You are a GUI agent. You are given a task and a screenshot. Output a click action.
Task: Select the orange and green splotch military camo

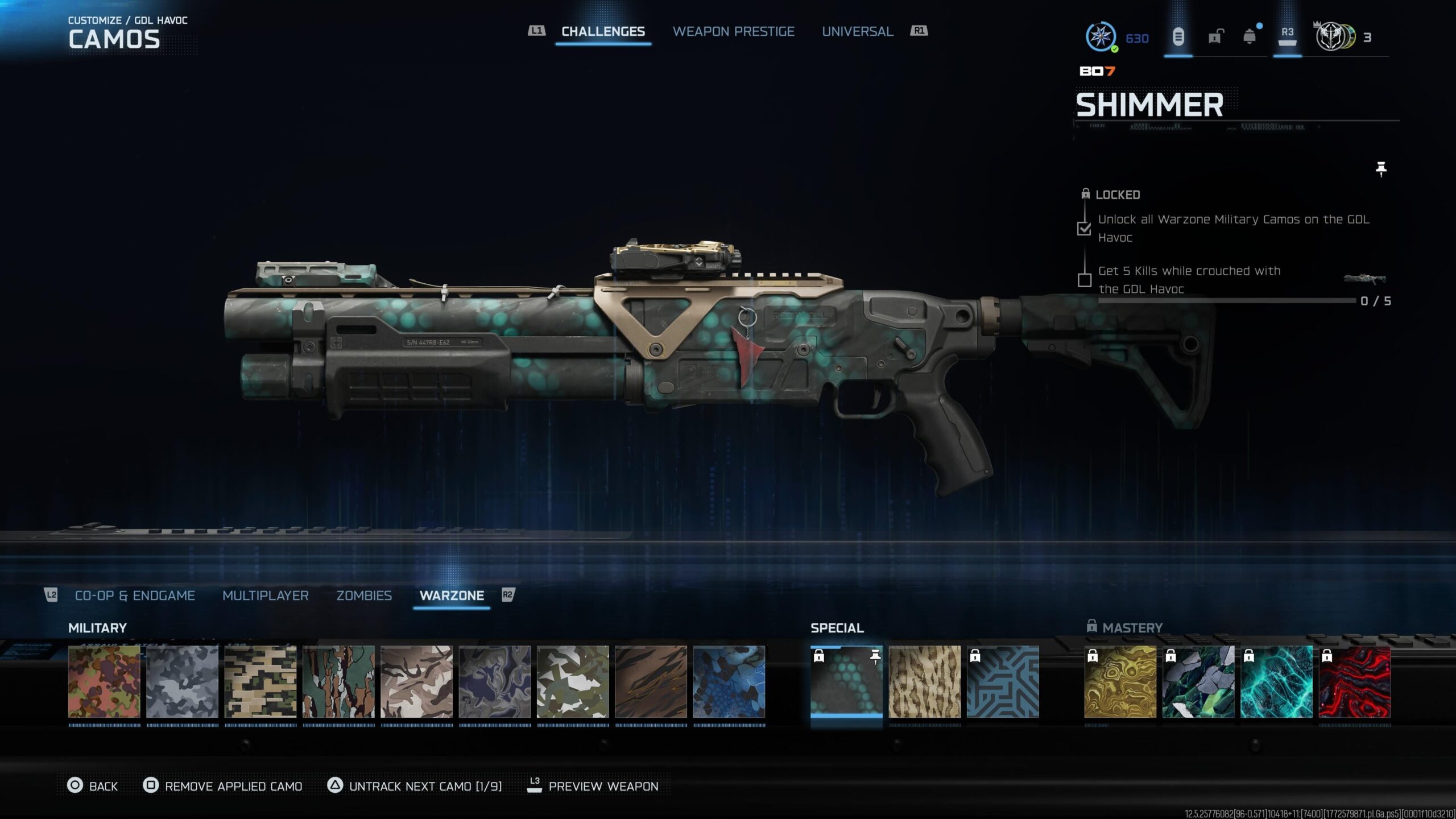[x=104, y=681]
